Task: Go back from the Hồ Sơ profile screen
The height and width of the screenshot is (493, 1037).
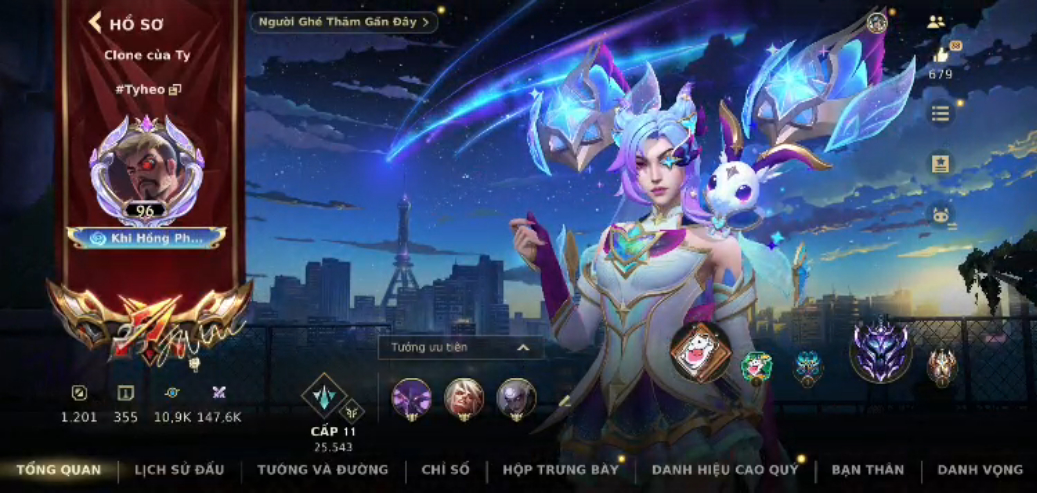Action: click(97, 23)
